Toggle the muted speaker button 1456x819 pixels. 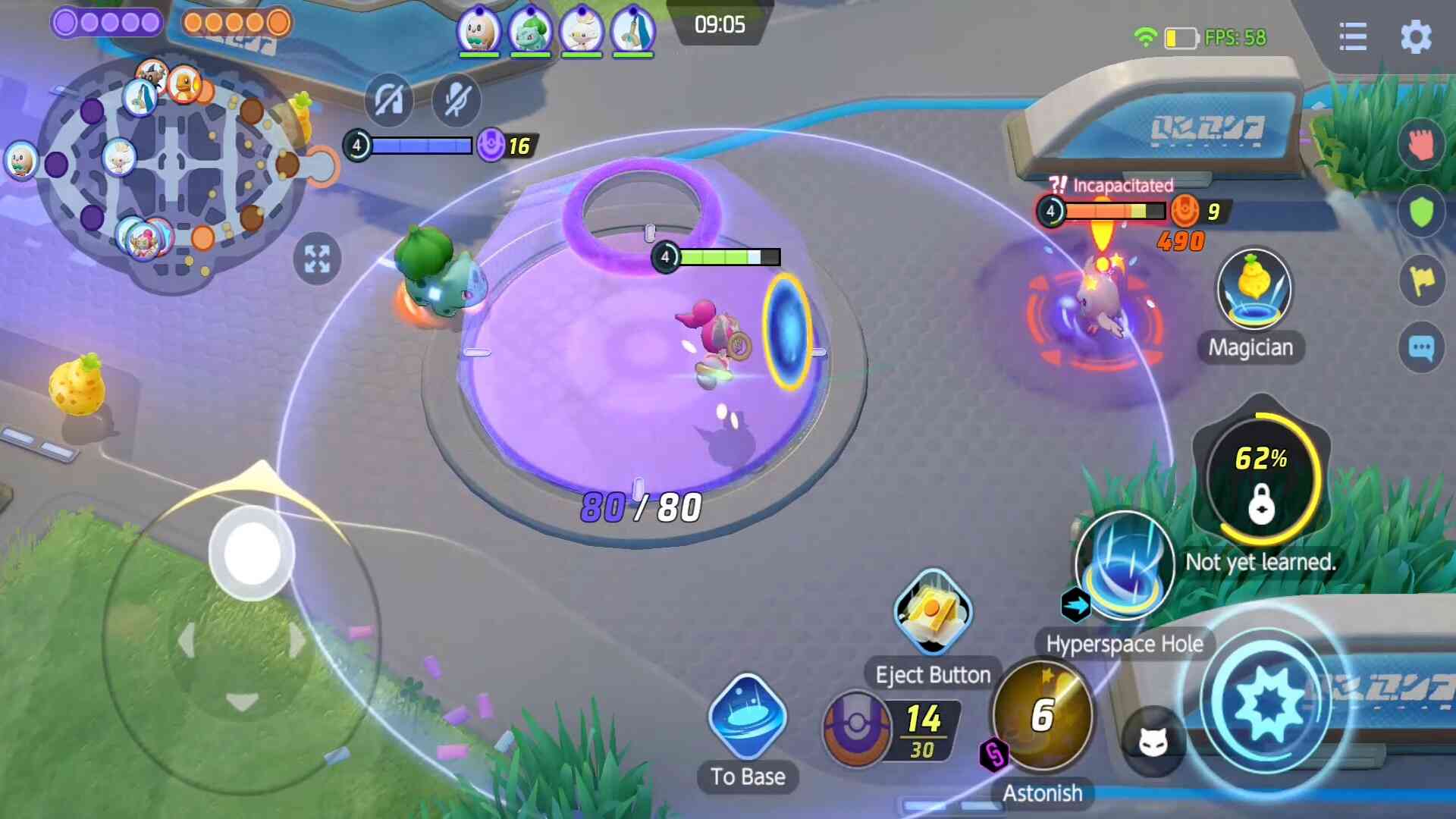coord(388,99)
